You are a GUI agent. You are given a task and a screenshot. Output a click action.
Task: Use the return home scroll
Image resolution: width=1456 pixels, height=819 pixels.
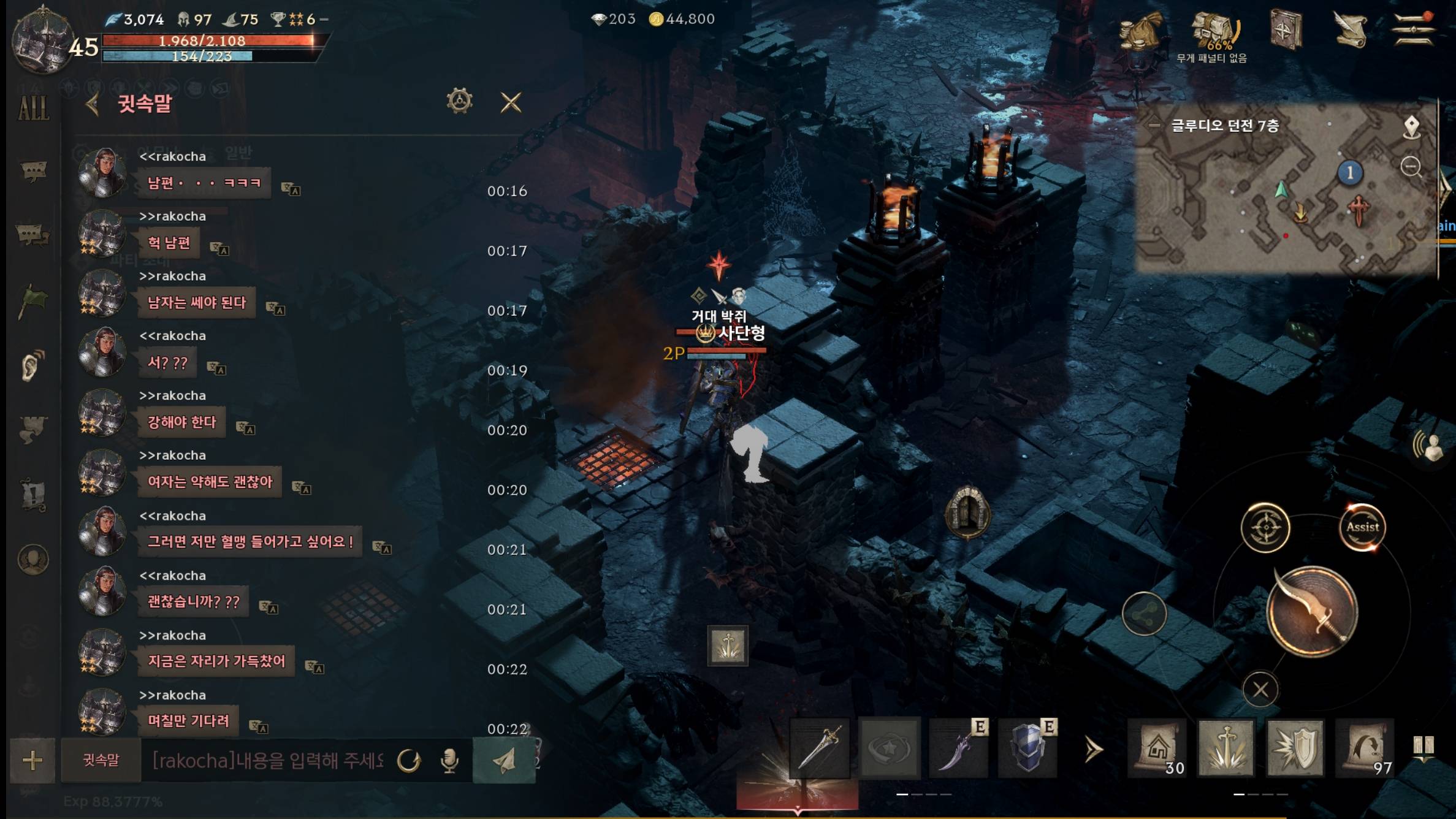coord(1157,749)
